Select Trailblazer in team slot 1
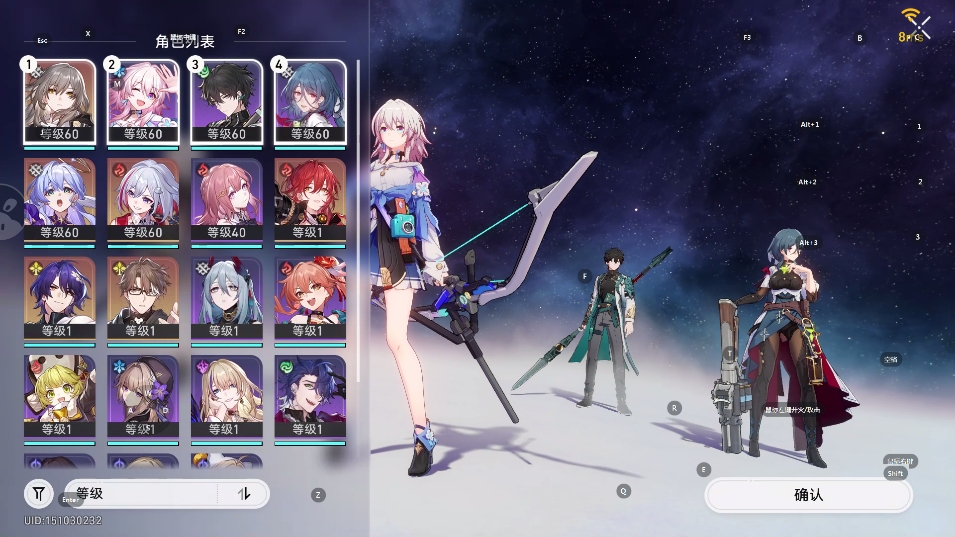Viewport: 955px width, 537px height. pyautogui.click(x=59, y=102)
